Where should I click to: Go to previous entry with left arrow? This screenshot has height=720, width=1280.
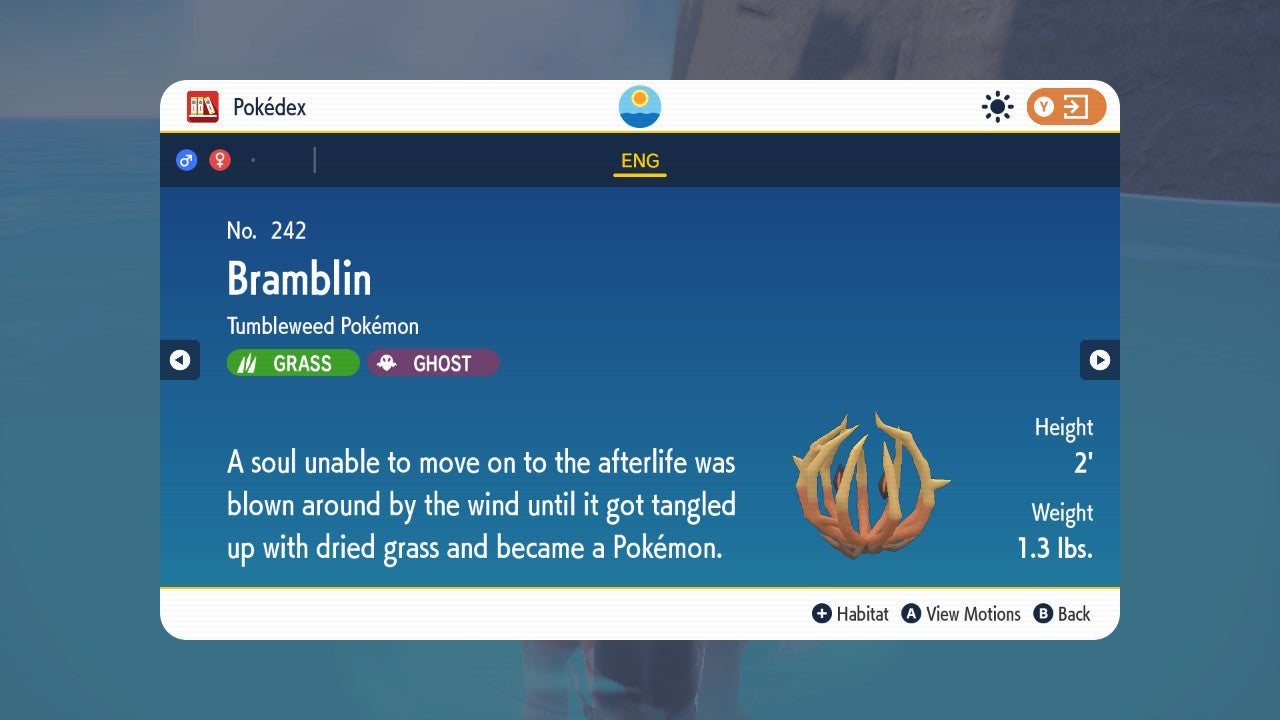[180, 360]
